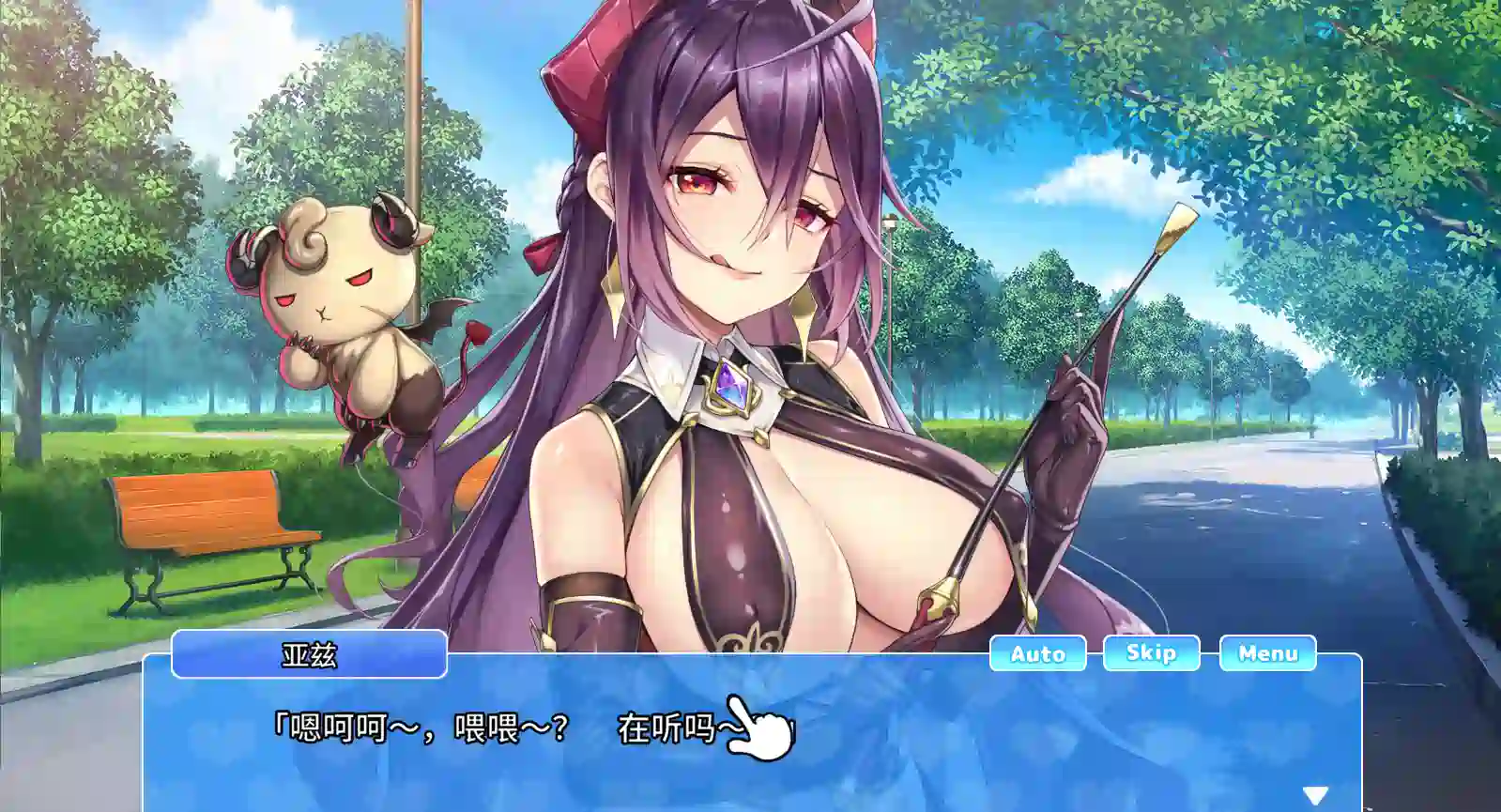1501x812 pixels.
Task: Open the game Menu
Action: point(1268,653)
